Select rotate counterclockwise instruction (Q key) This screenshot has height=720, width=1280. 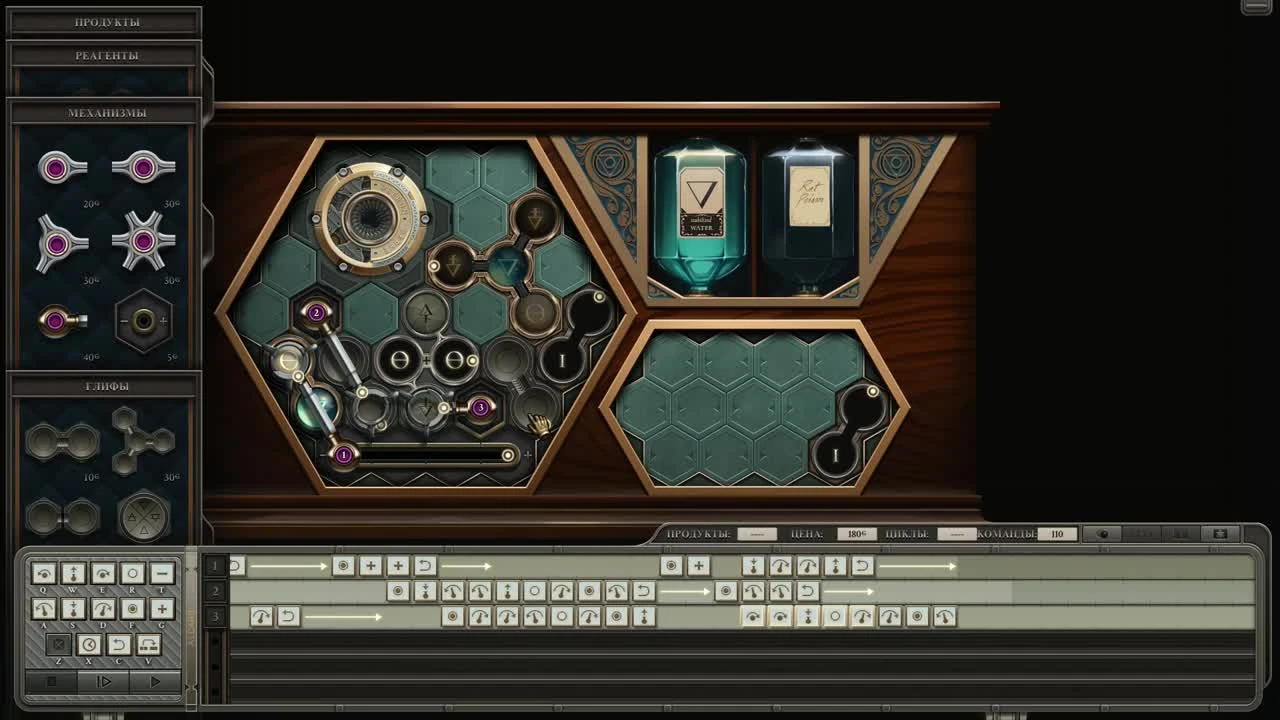click(42, 573)
